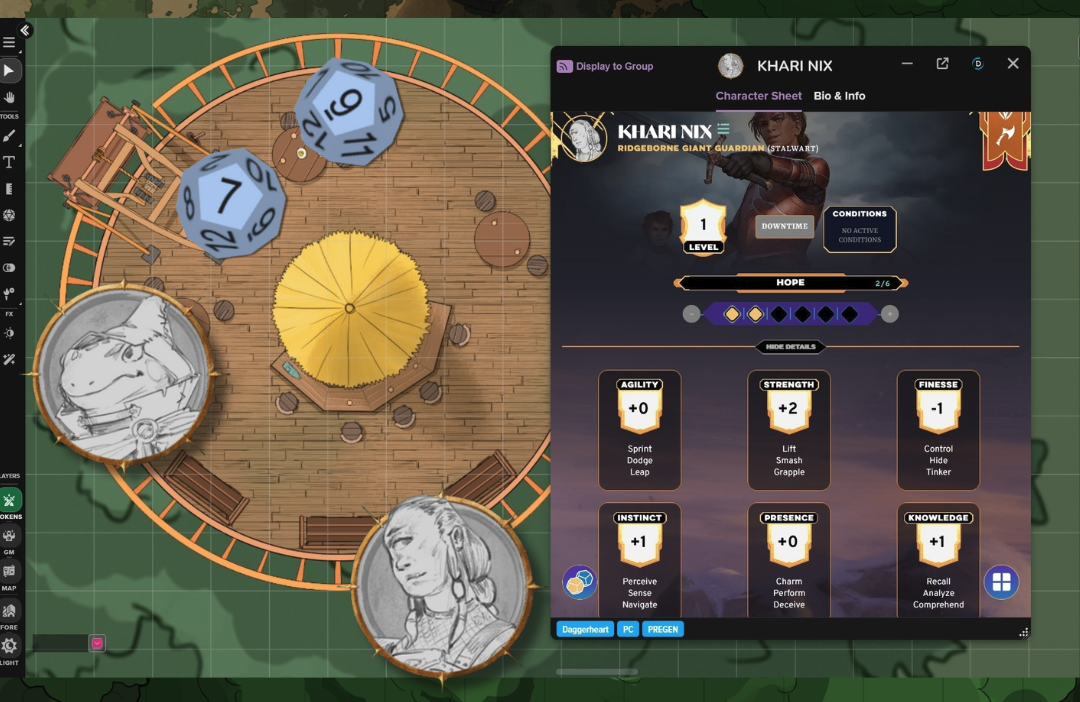Open the Downtime button
Screen dimensions: 1080x702
[784, 226]
